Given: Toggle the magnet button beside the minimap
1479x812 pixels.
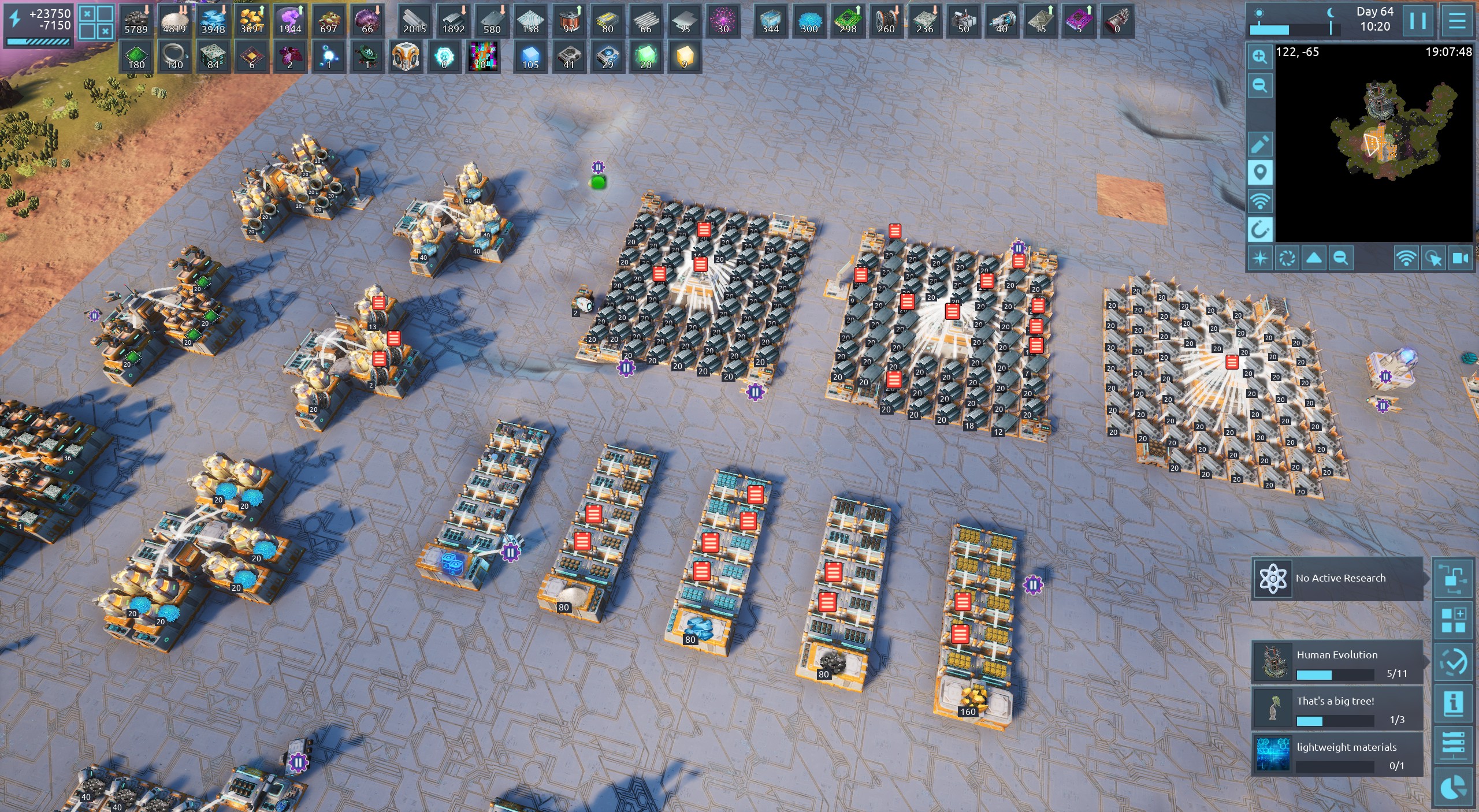Looking at the screenshot, I should (x=1259, y=230).
